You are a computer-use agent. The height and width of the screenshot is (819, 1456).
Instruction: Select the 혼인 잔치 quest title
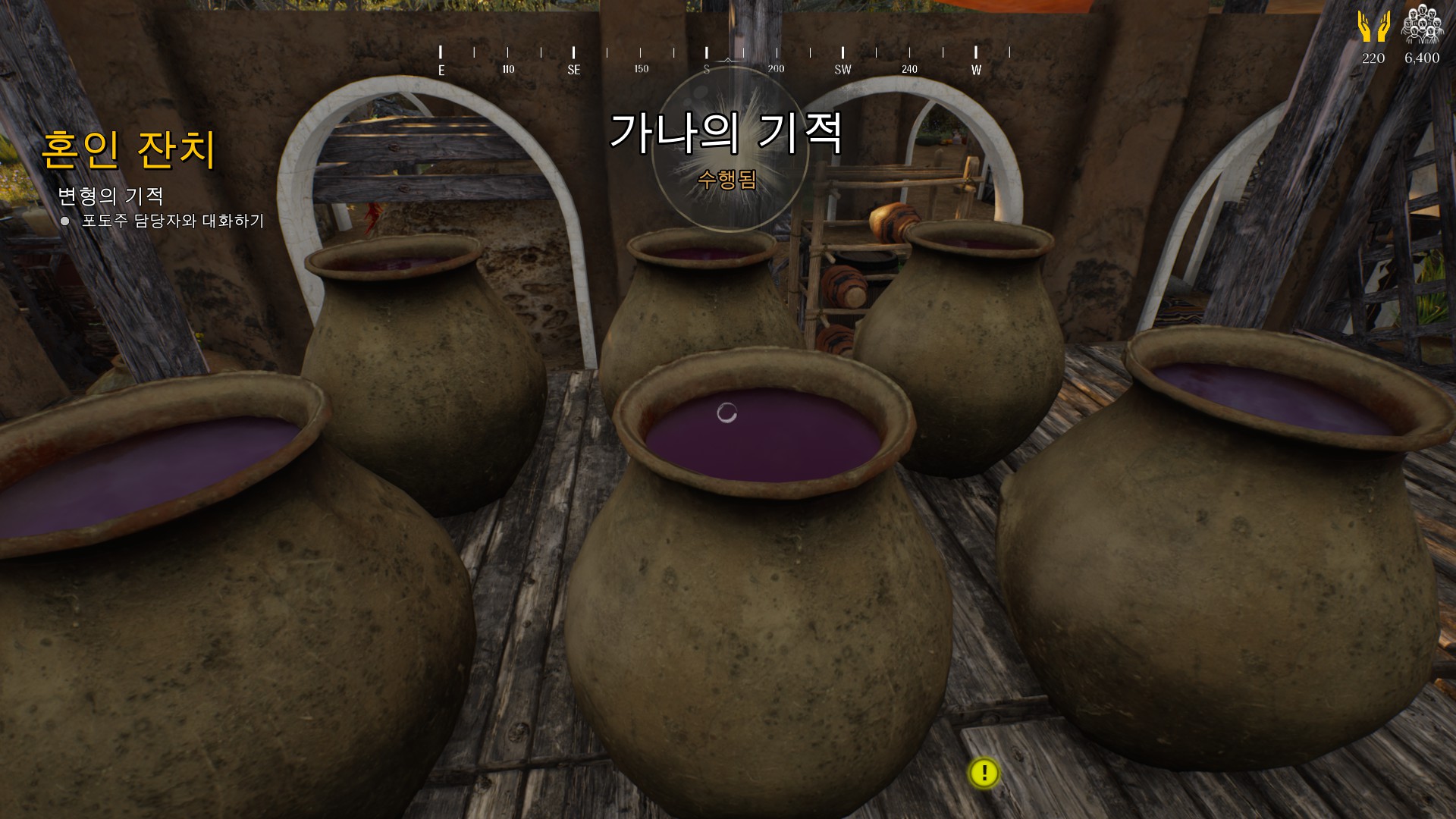coord(129,149)
